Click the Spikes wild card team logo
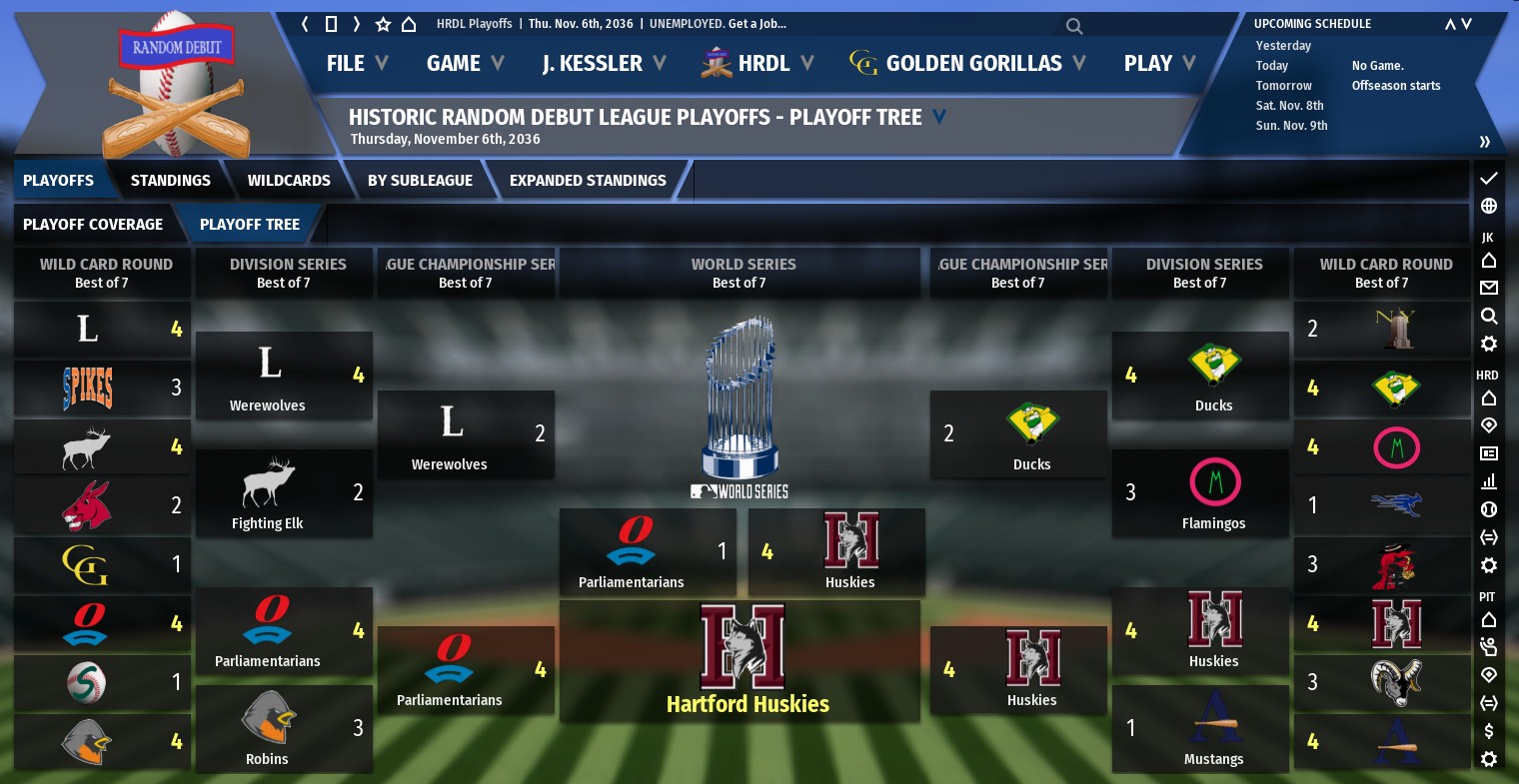 point(88,388)
